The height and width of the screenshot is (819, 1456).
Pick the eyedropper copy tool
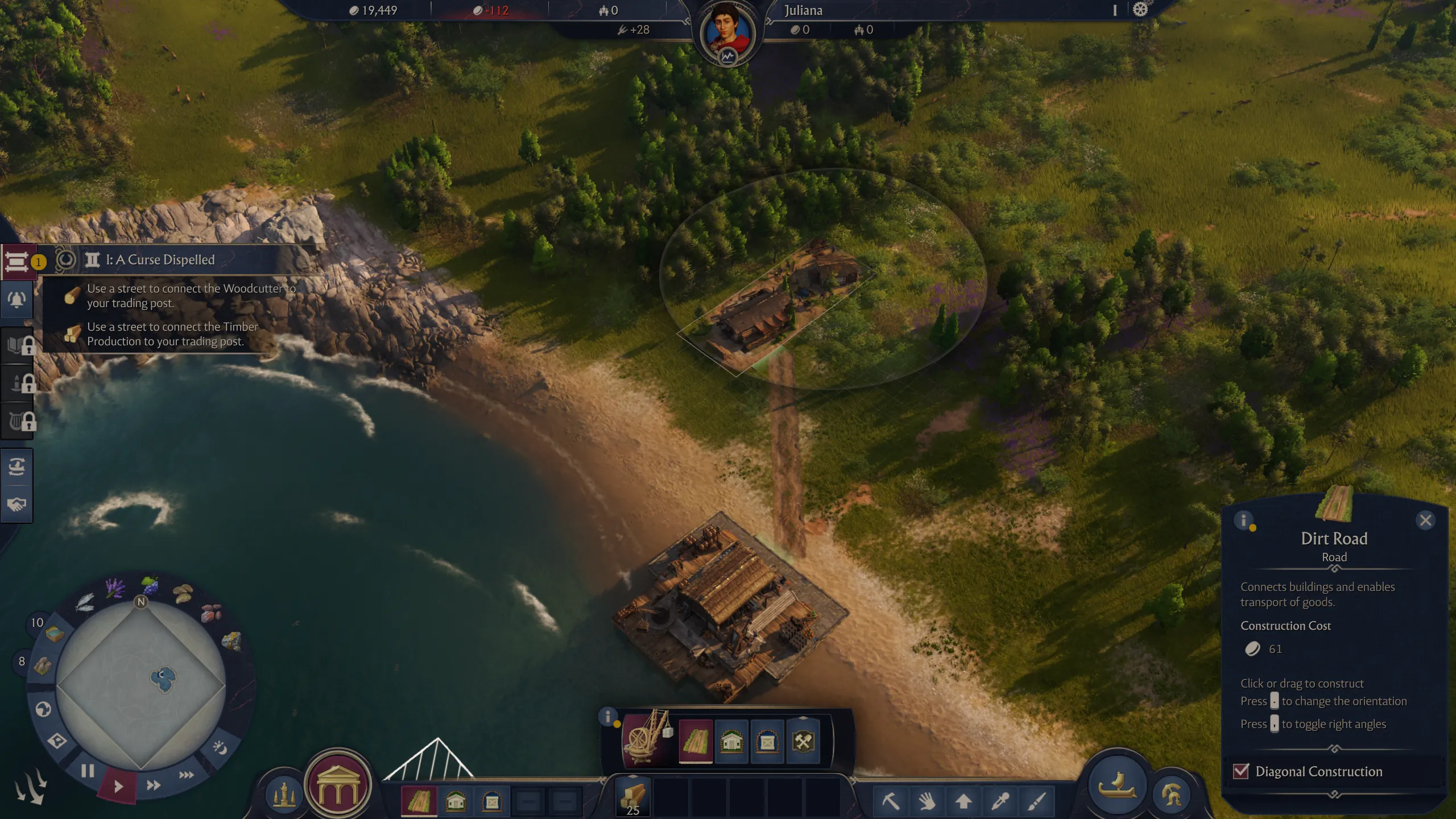tap(1000, 801)
